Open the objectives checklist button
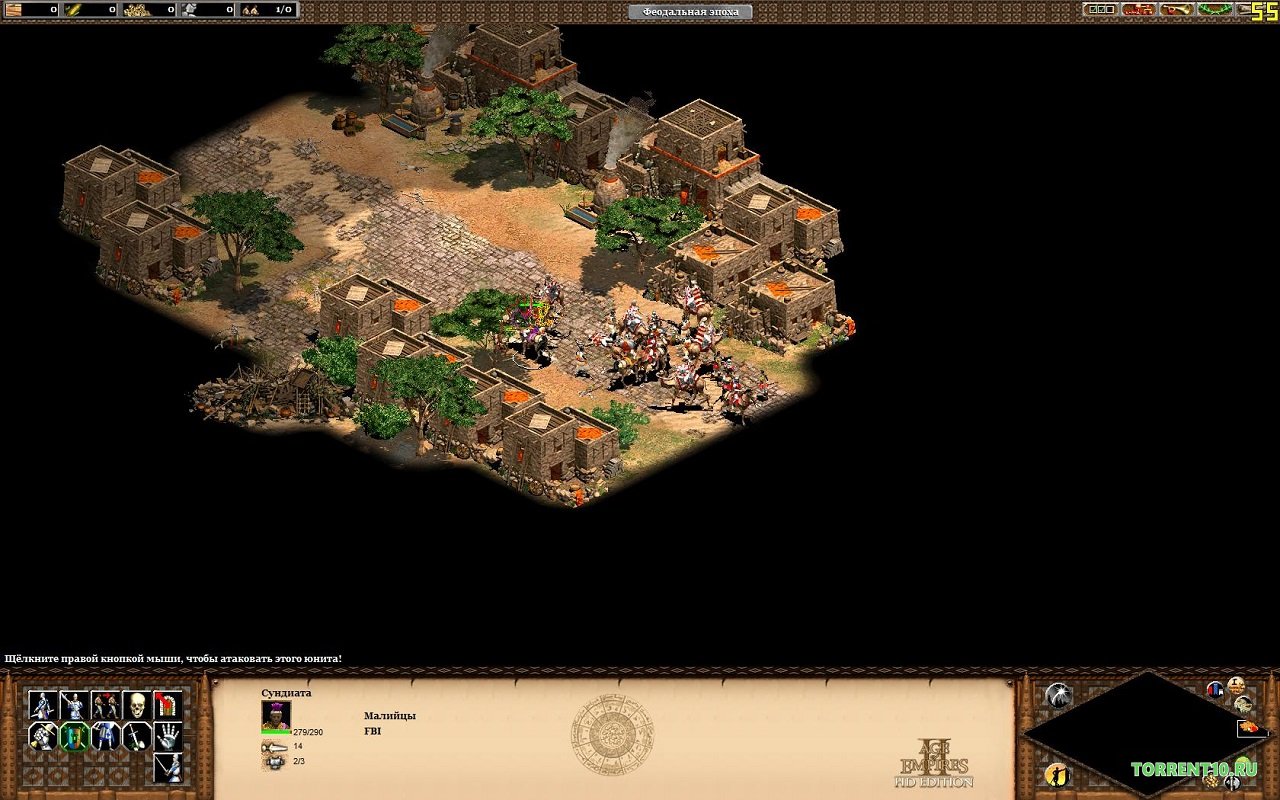 click(1101, 9)
